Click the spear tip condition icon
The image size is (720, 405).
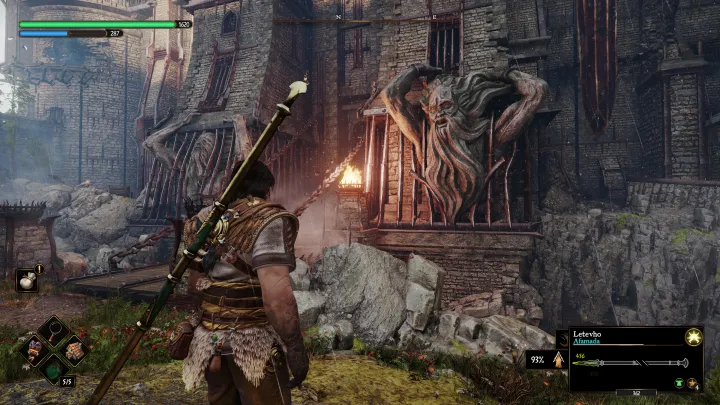[x=558, y=357]
